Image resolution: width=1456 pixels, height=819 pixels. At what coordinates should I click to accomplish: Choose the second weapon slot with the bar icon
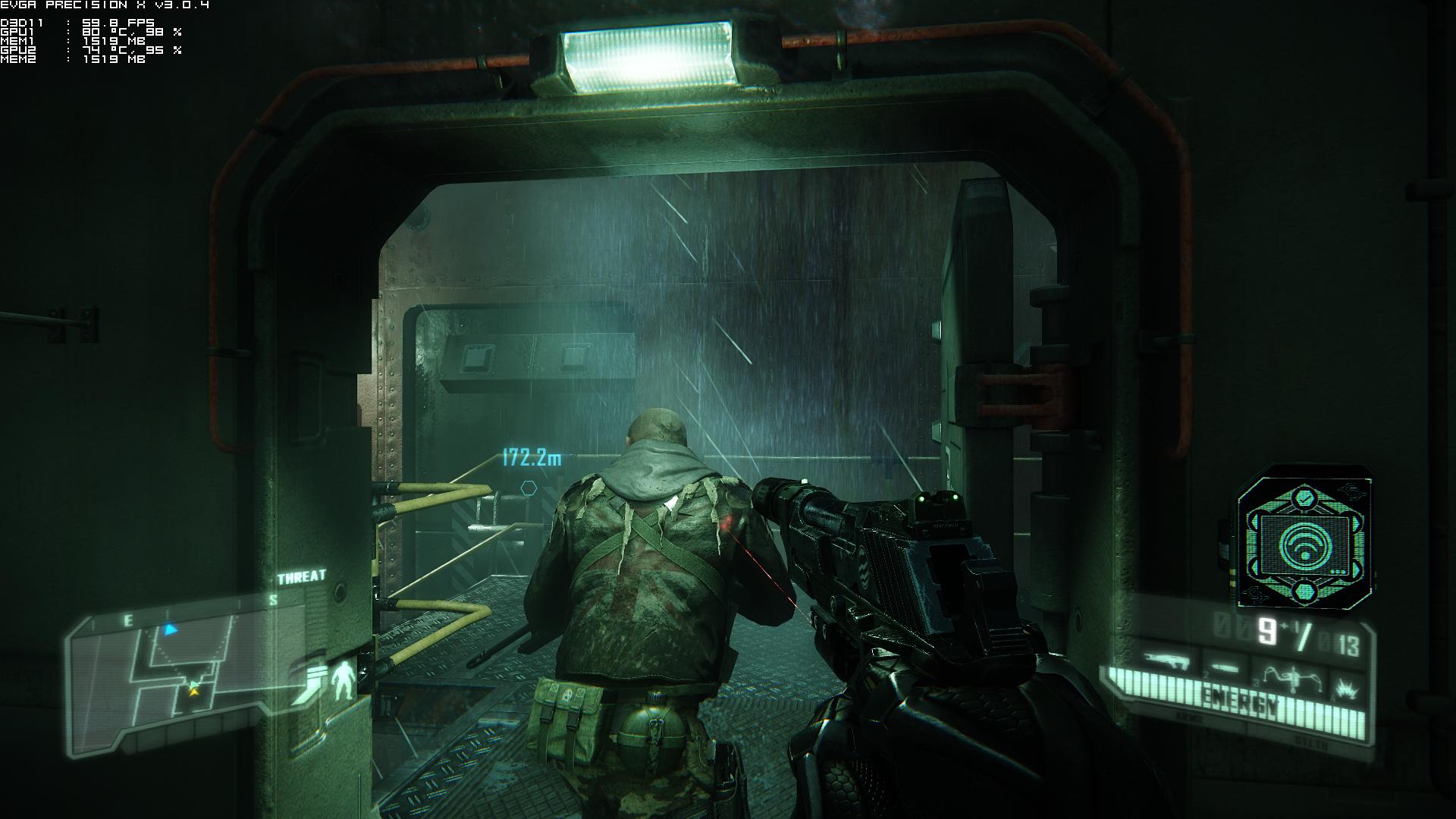1225,667
